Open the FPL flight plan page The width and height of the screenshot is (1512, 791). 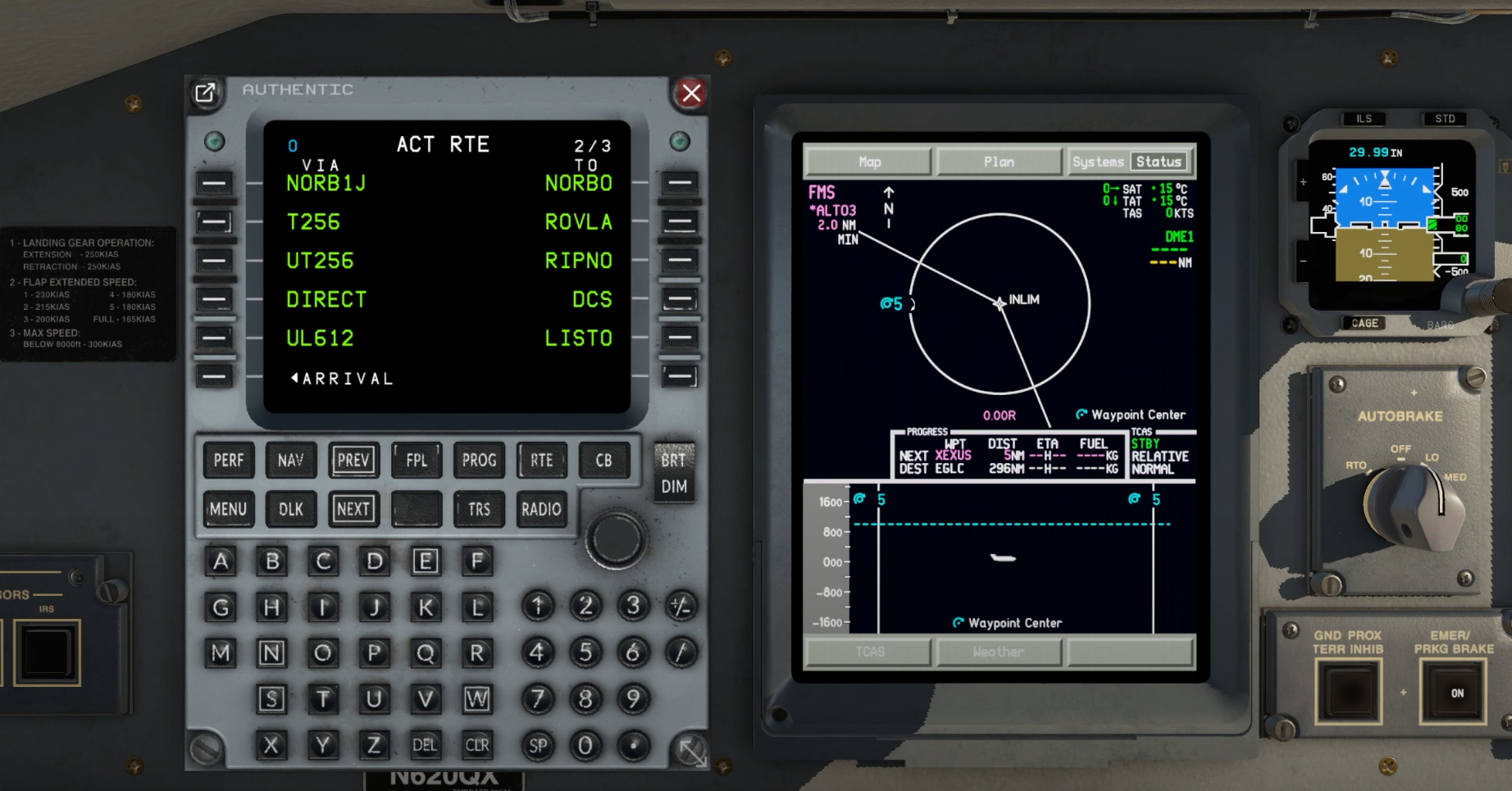[417, 461]
